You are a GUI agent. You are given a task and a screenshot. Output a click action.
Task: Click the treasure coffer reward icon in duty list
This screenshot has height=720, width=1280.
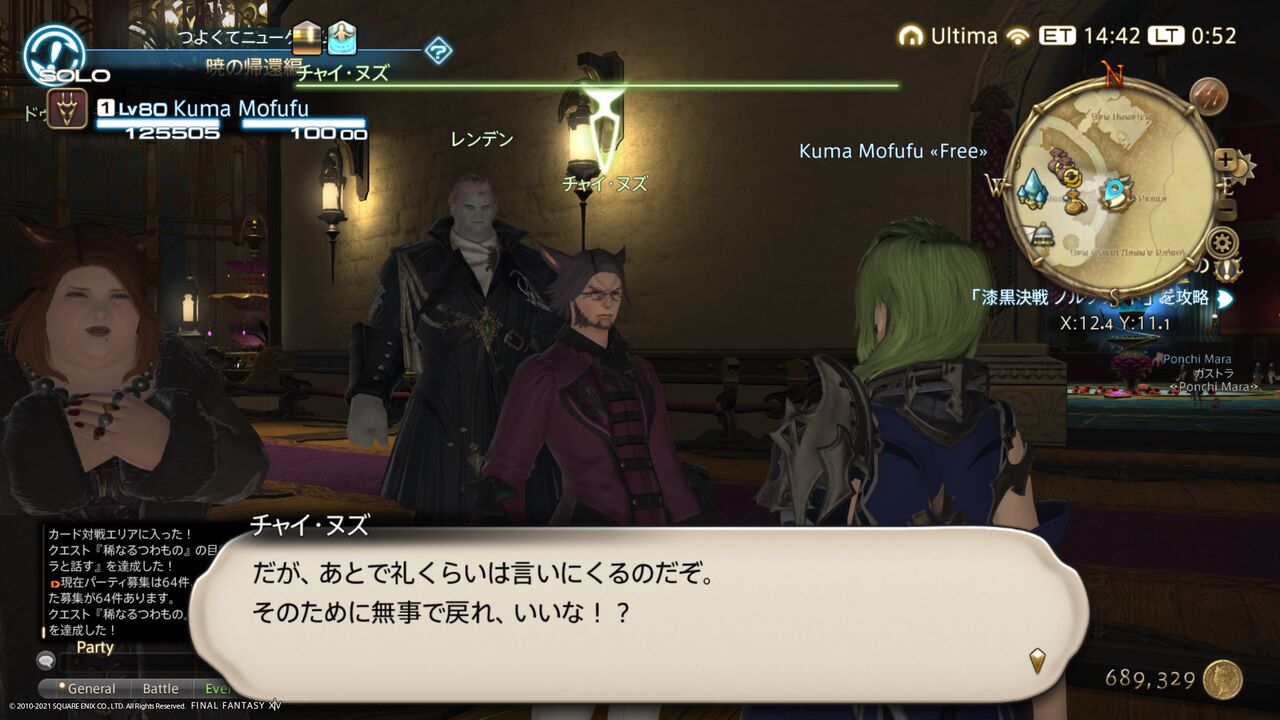305,38
